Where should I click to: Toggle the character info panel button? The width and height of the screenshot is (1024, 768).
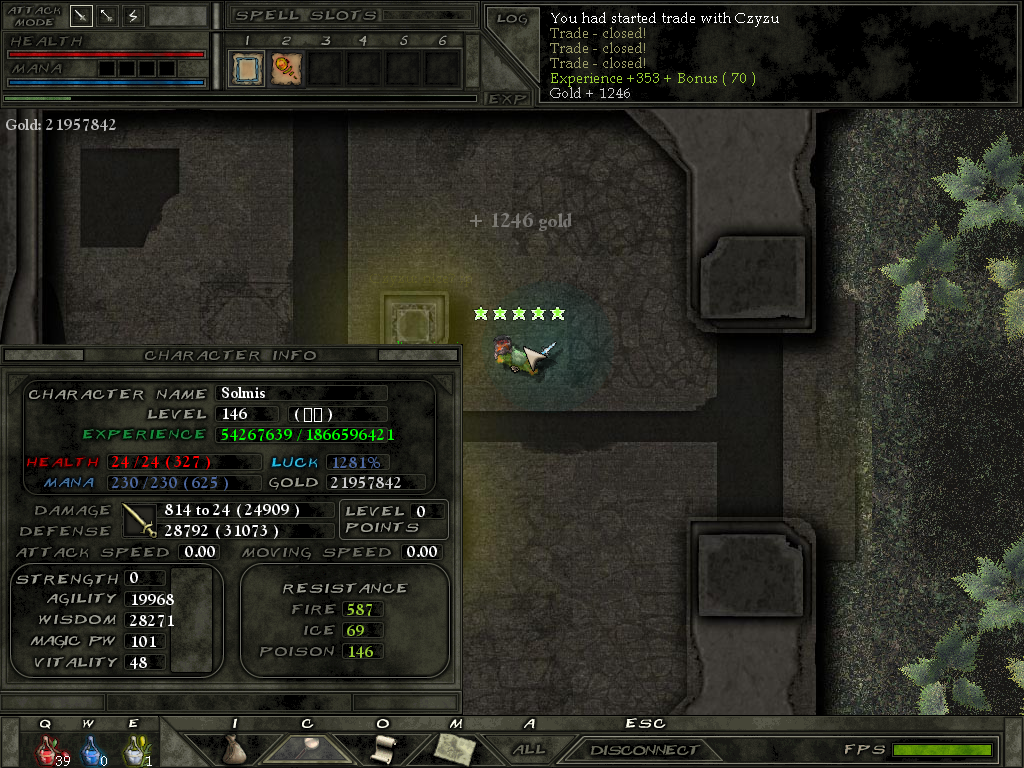click(308, 747)
